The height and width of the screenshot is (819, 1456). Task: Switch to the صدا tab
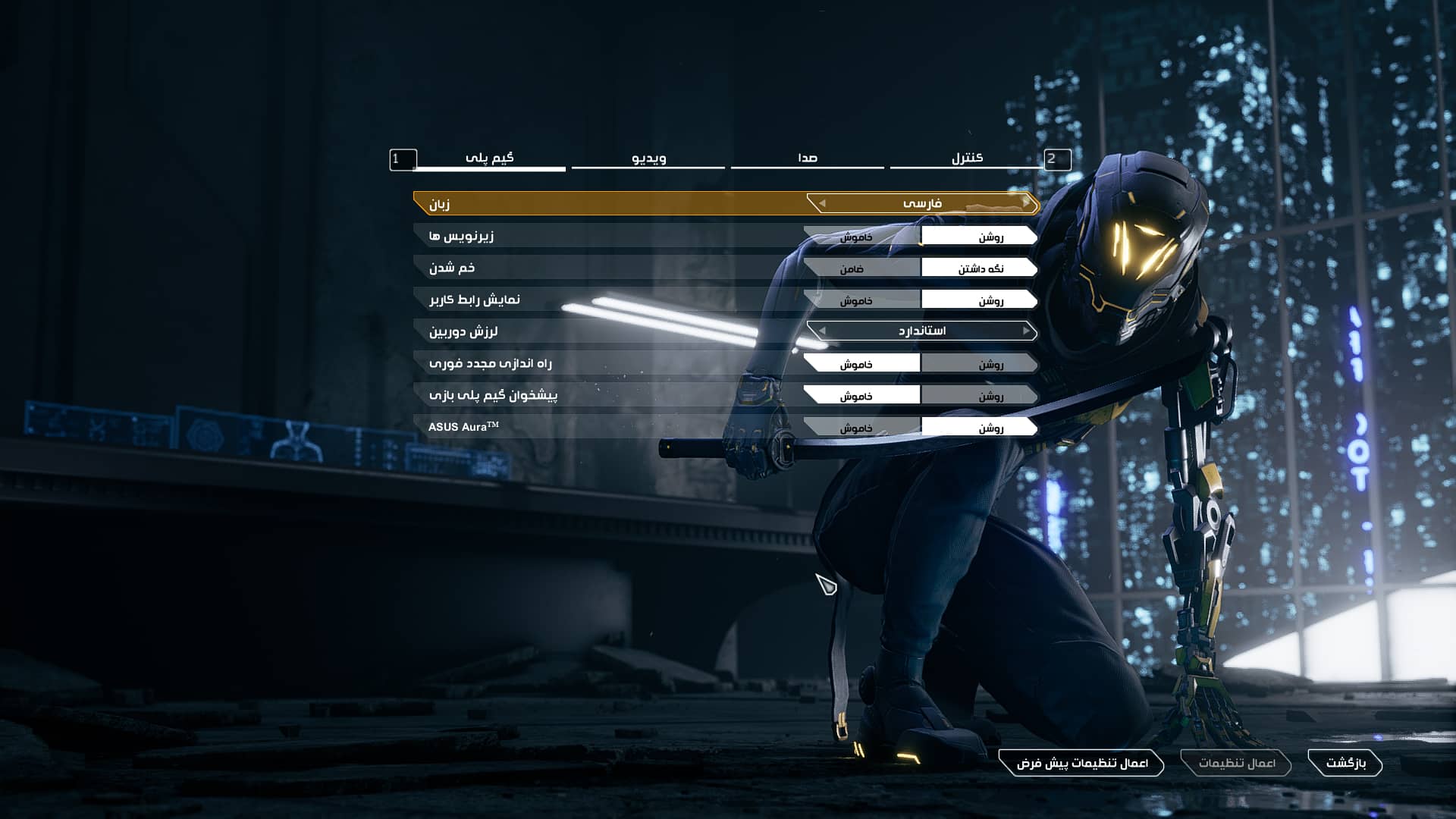(x=807, y=158)
